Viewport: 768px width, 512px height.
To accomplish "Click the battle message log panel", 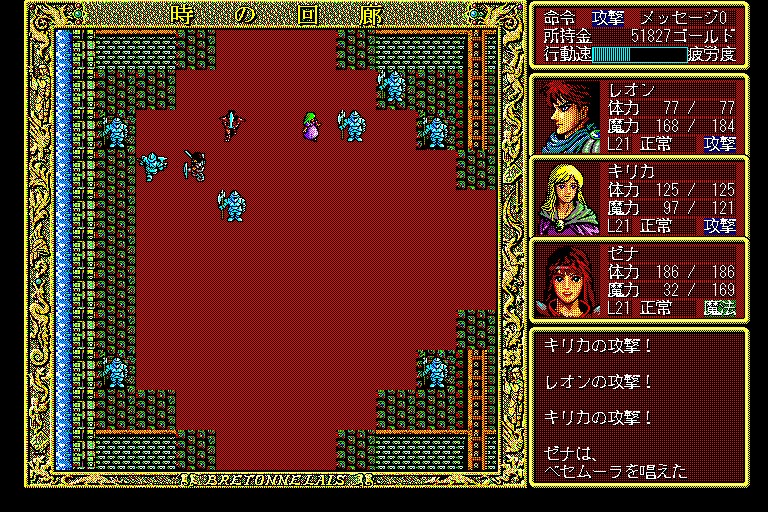I will click(x=638, y=405).
